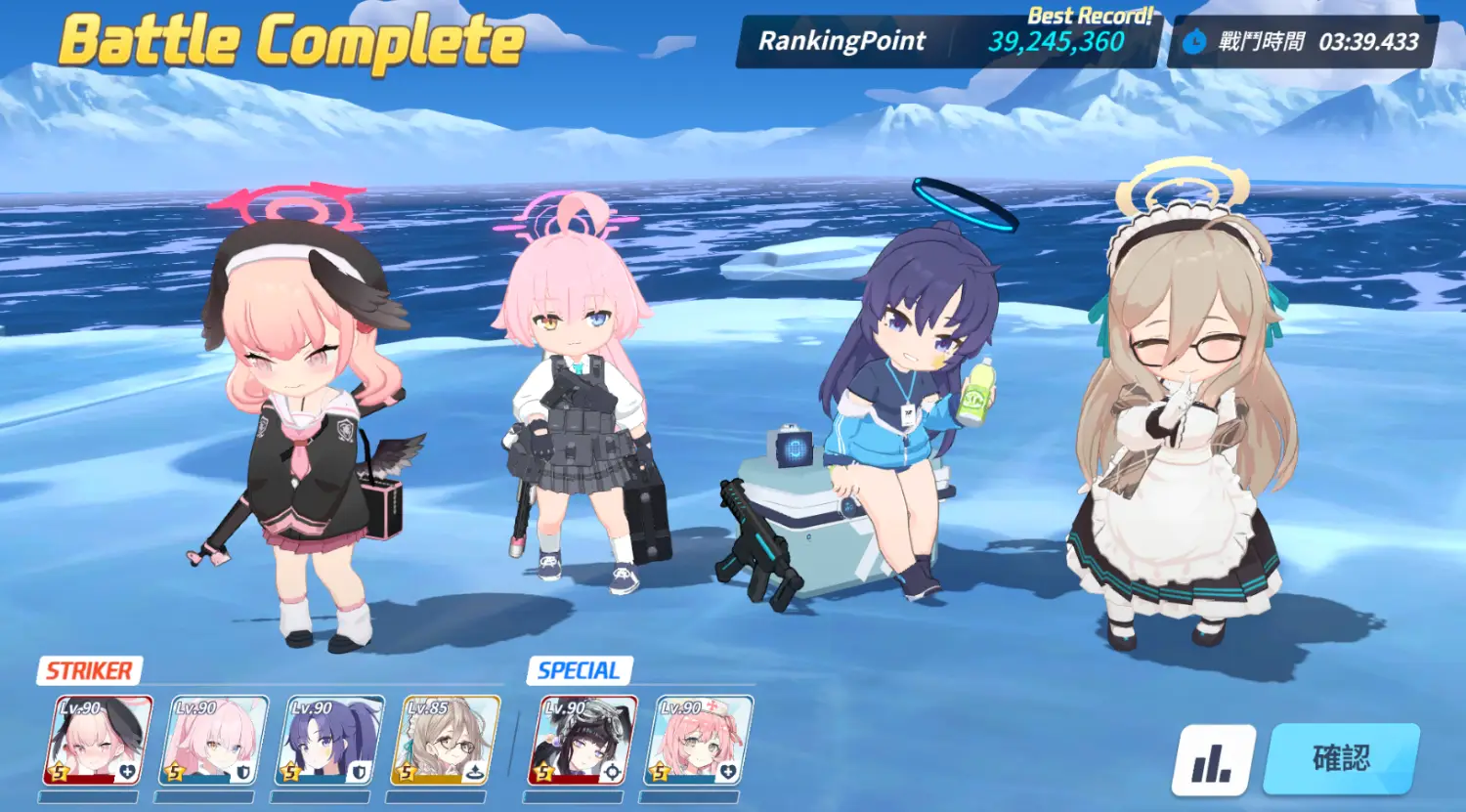The width and height of the screenshot is (1466, 812).
Task: Select the pink-haired heterochromia striker portrait
Action: tap(213, 741)
